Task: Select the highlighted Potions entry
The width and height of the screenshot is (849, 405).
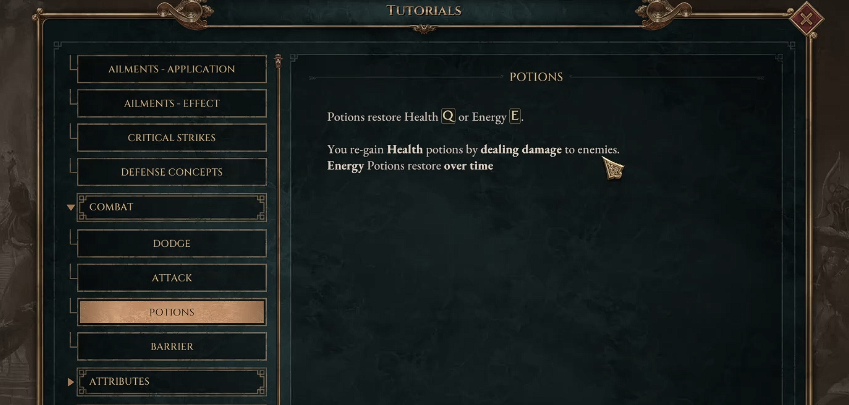Action: click(171, 312)
